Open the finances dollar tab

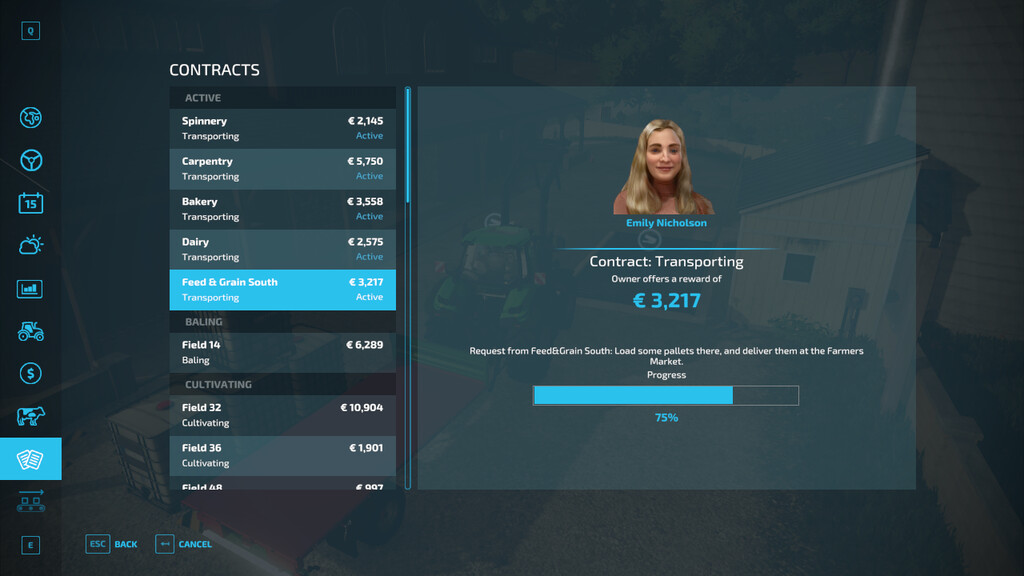pos(31,374)
